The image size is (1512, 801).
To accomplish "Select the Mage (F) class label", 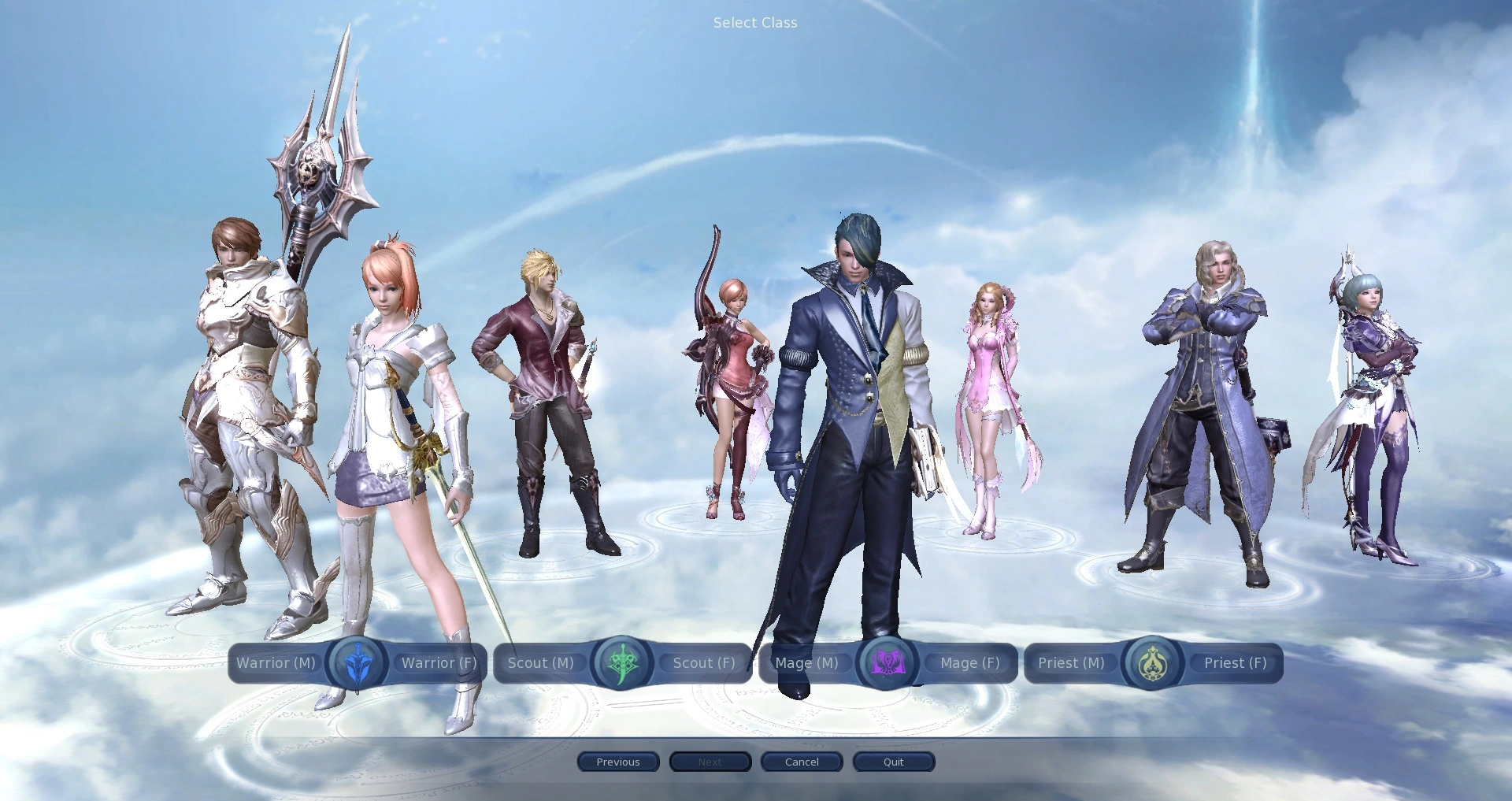I will [x=969, y=663].
